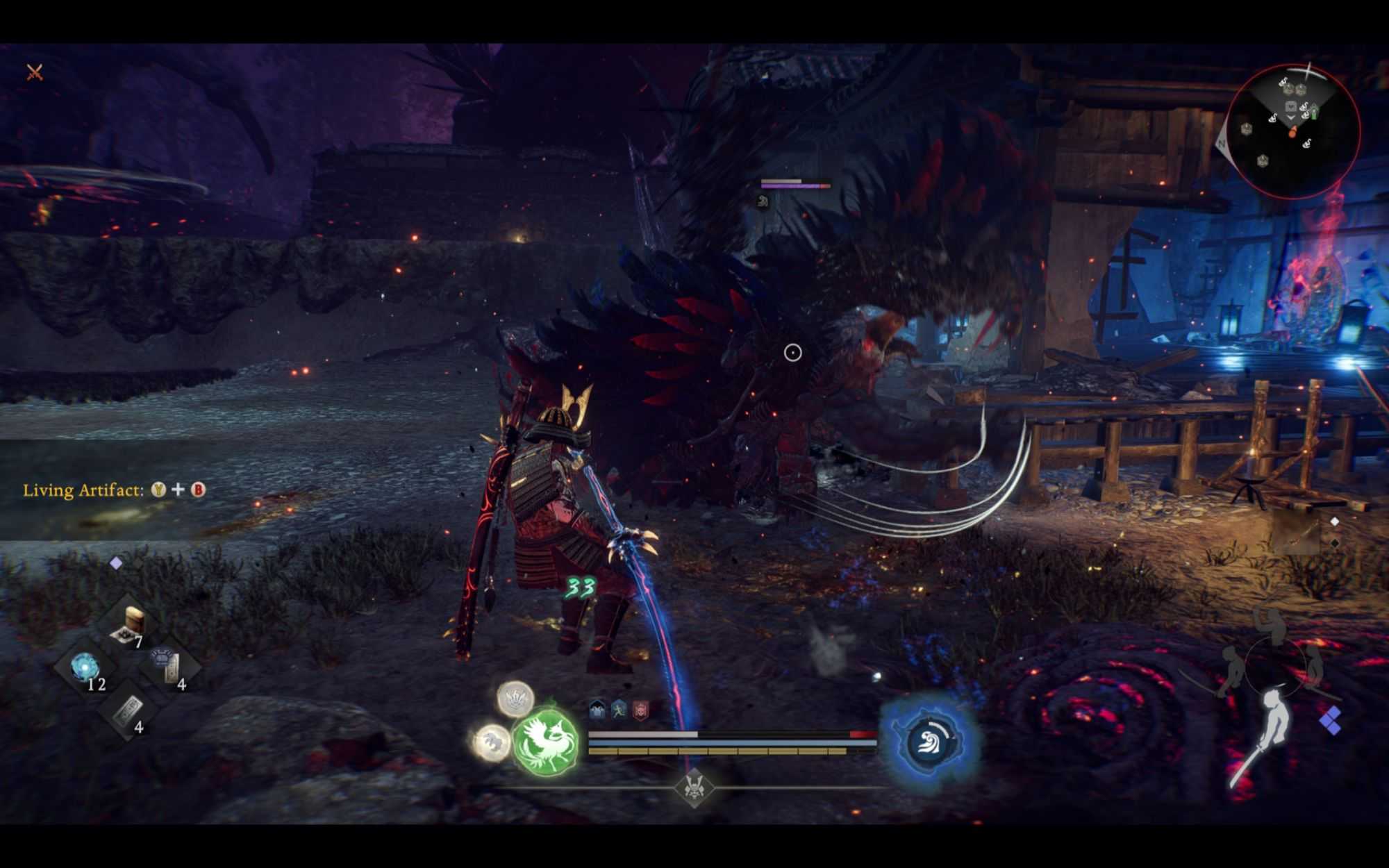This screenshot has height=868, width=1389.
Task: Click the running figure buff icon
Action: (x=619, y=710)
